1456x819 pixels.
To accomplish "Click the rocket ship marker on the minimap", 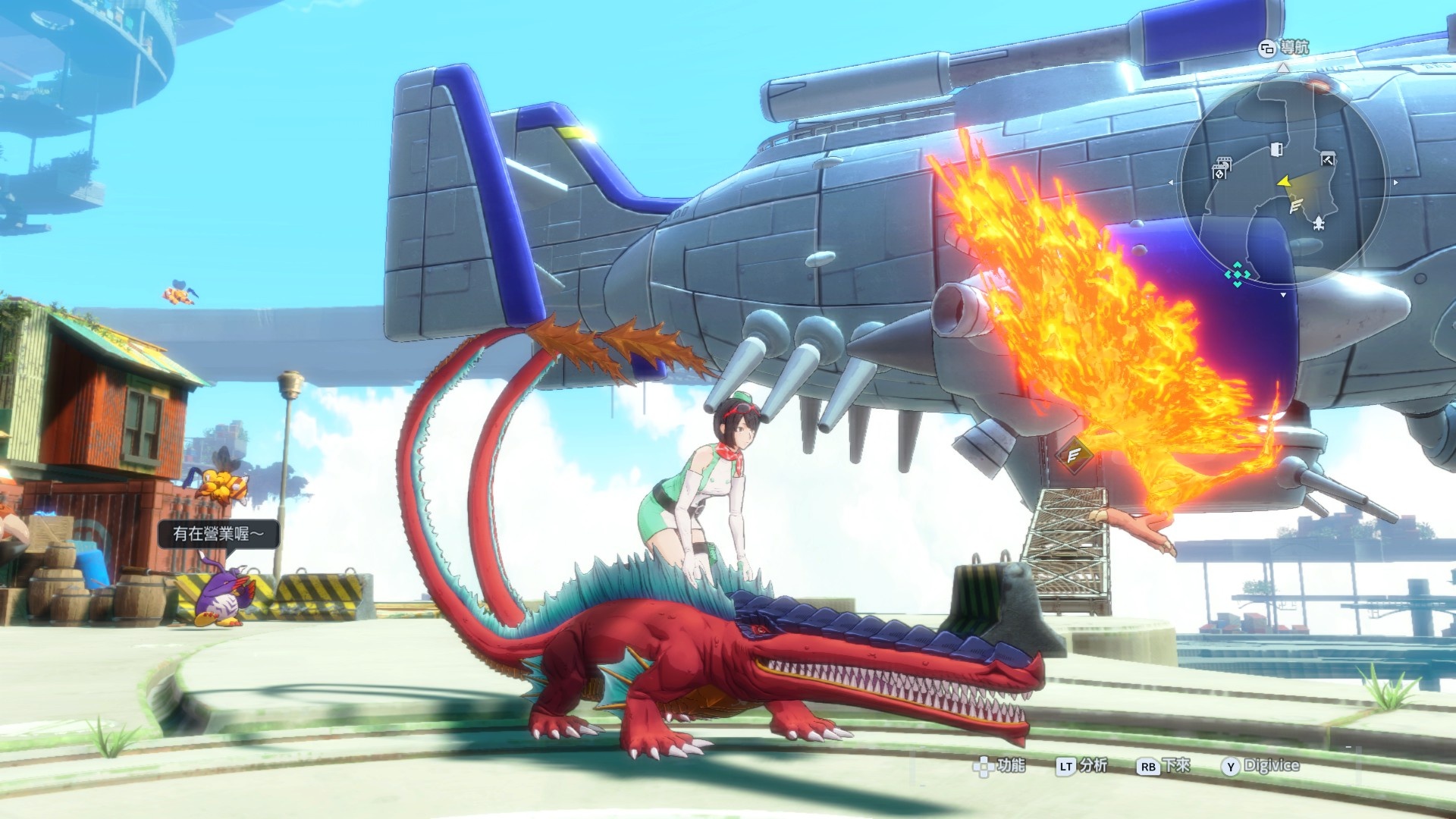I will (1319, 222).
